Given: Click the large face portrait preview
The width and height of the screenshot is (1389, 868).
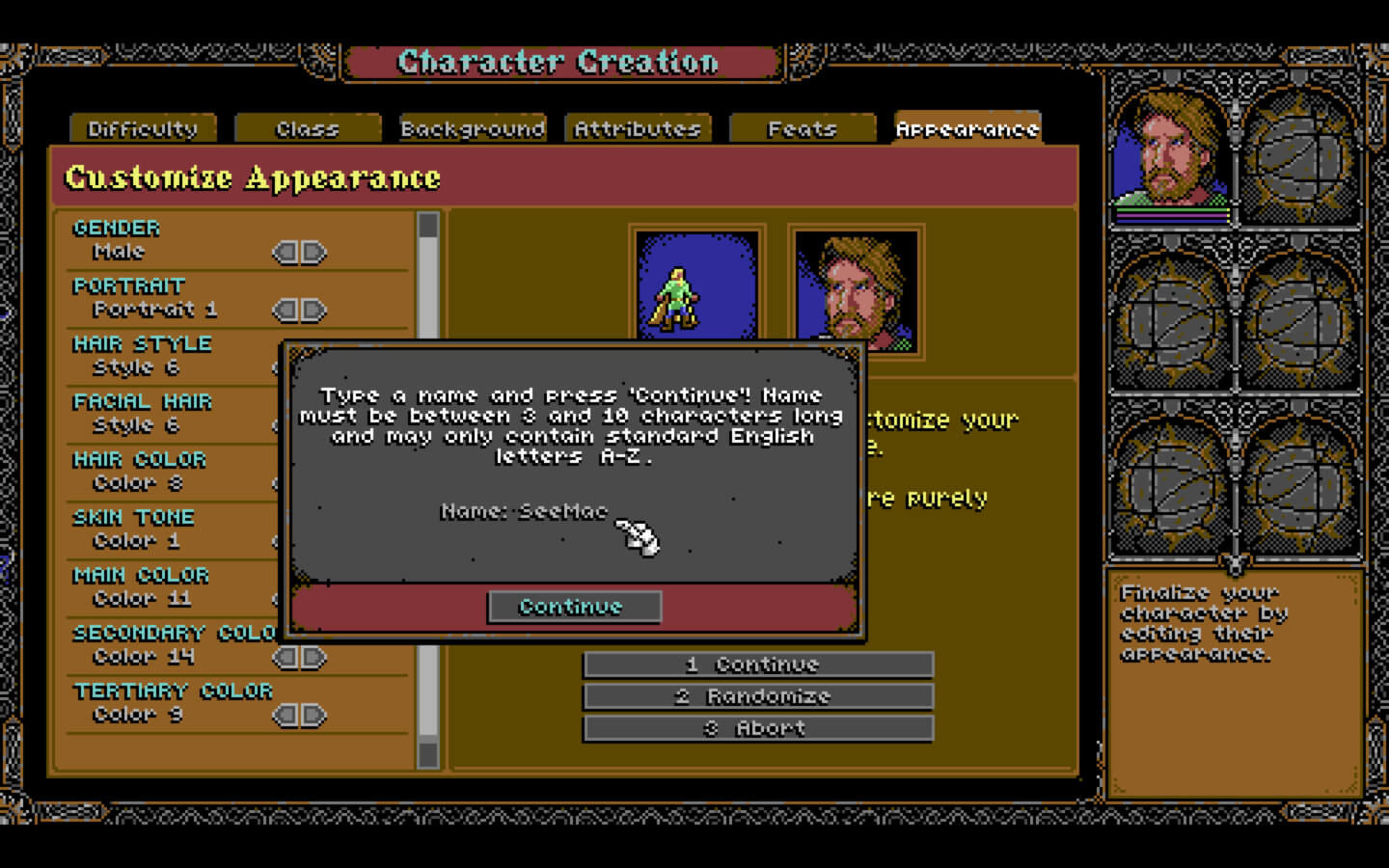Looking at the screenshot, I should click(x=856, y=289).
